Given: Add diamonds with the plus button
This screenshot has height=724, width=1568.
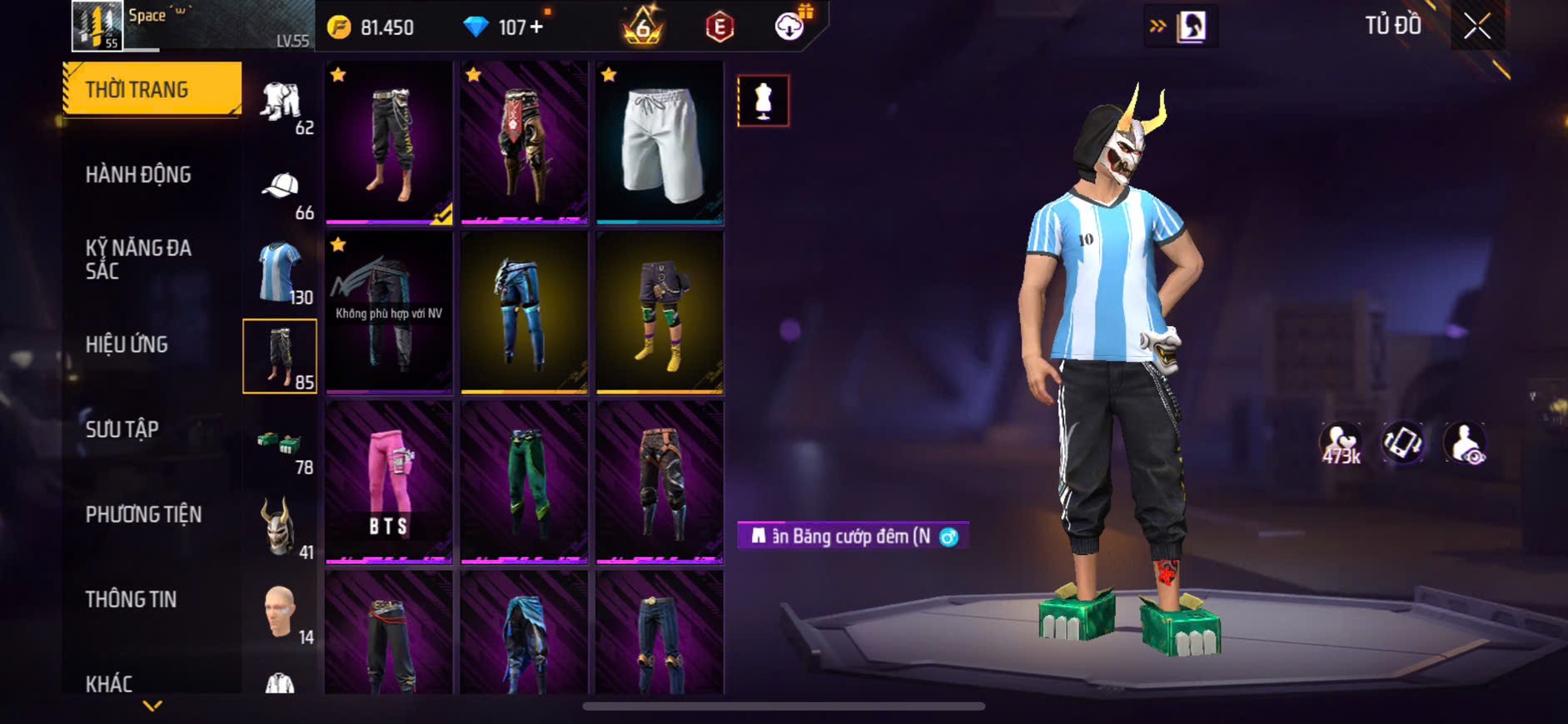Looking at the screenshot, I should 537,27.
